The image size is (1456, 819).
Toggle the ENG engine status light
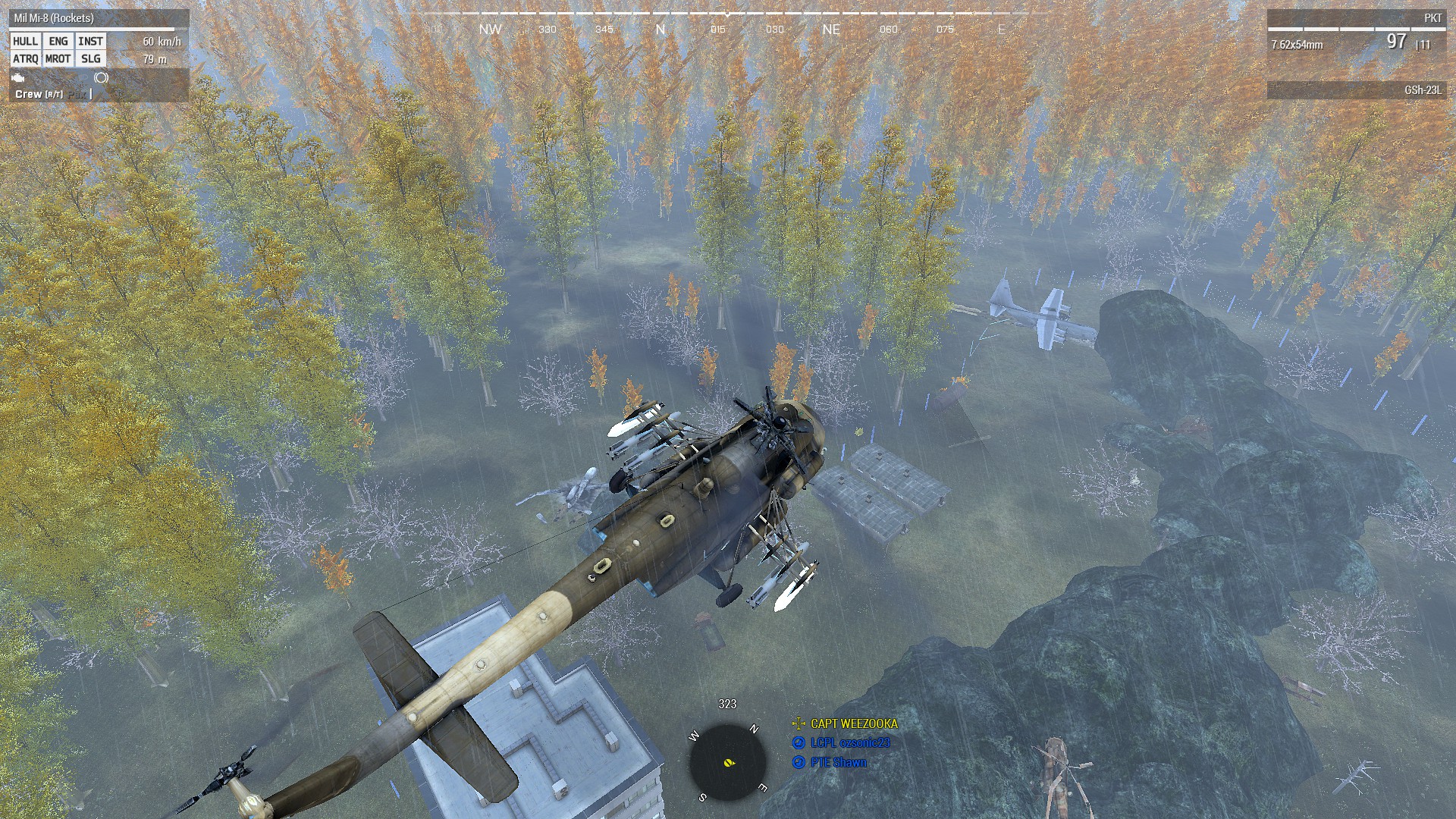(x=58, y=42)
